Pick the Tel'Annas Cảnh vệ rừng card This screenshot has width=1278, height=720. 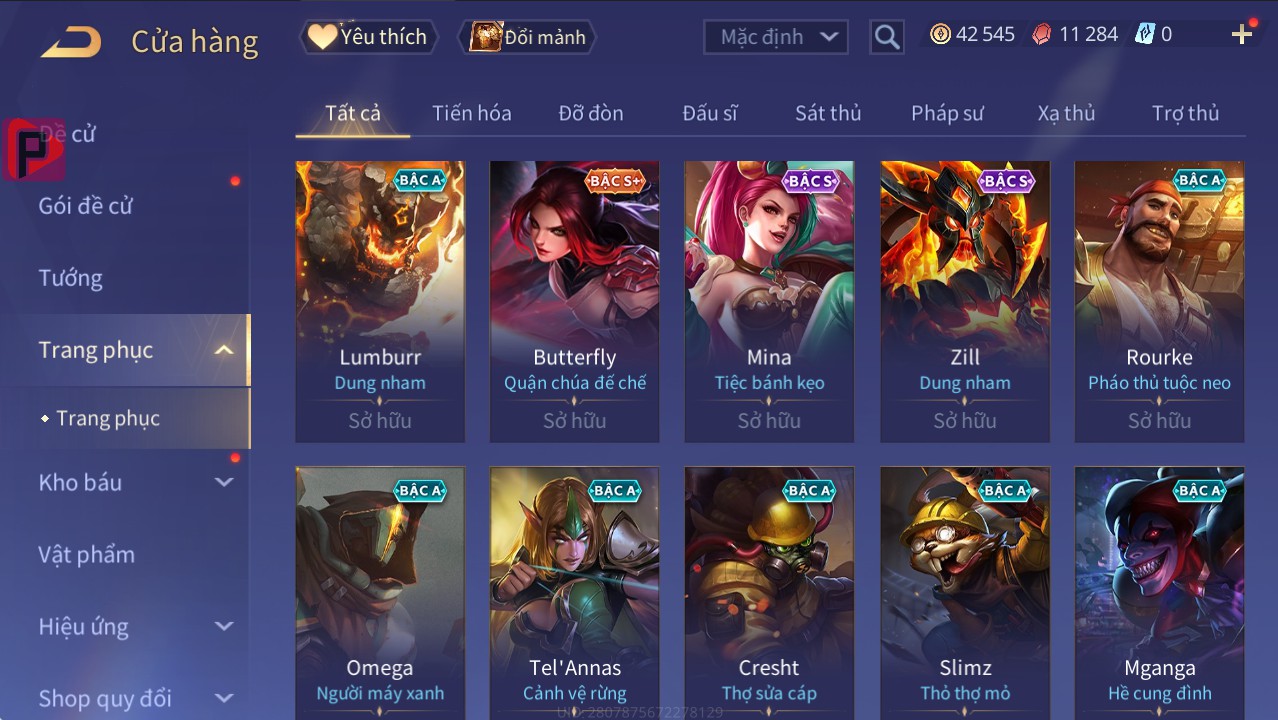[x=574, y=592]
